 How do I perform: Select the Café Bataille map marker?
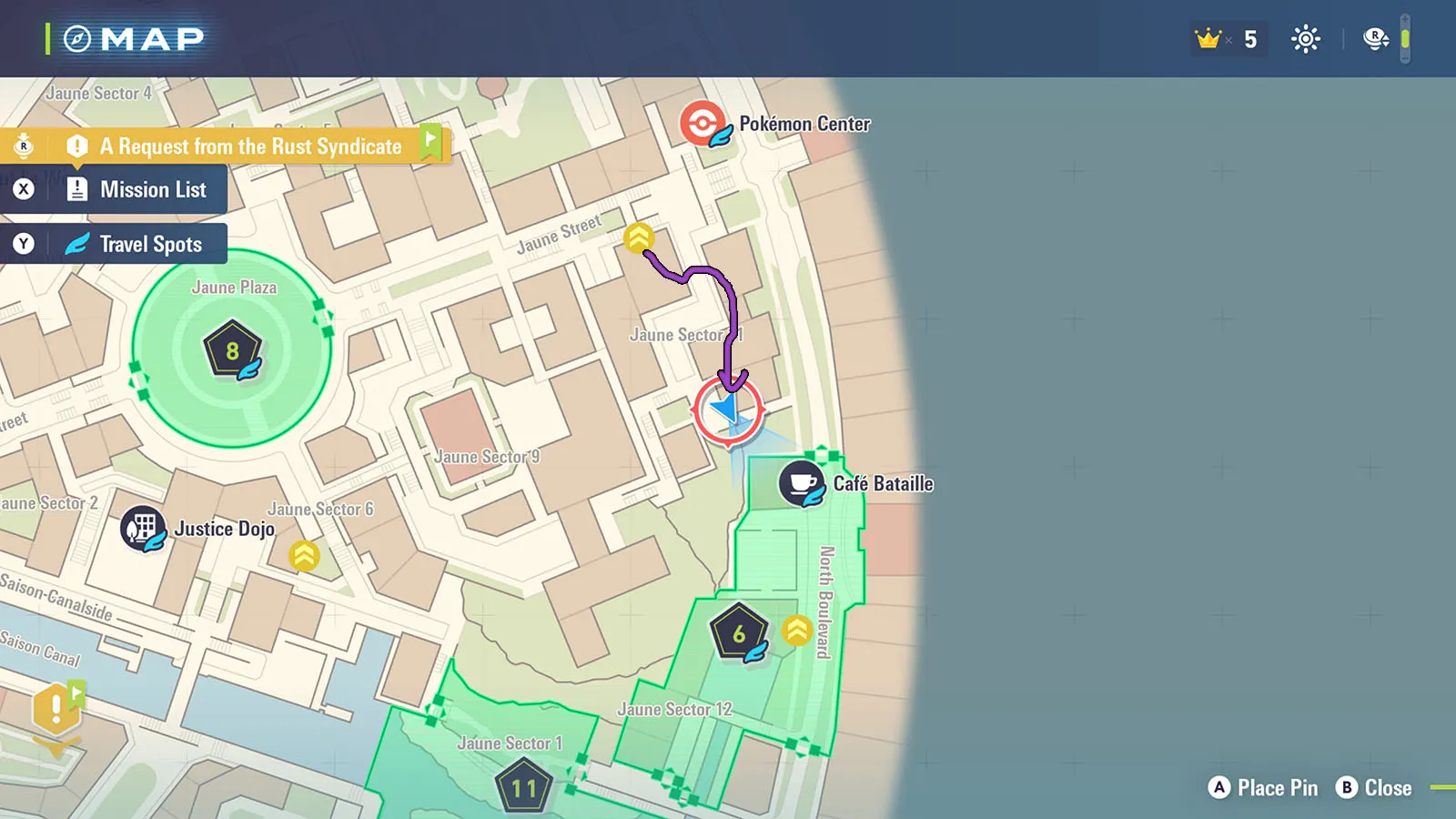[802, 483]
